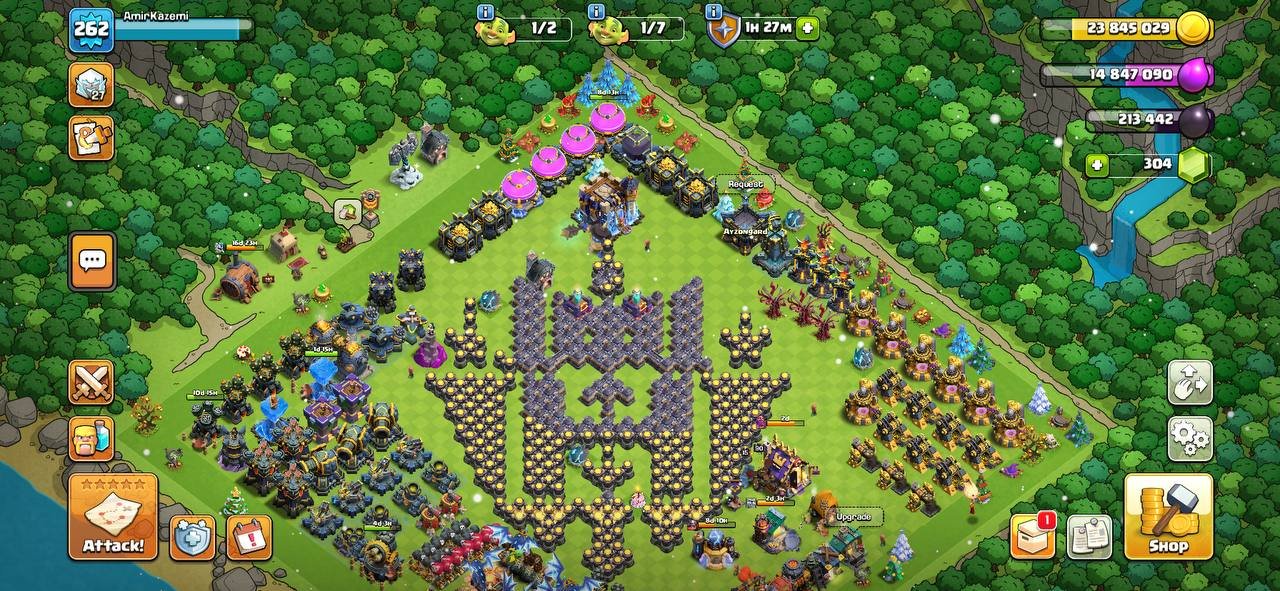Show info for the 1/2 builder counter
This screenshot has width=1280, height=591.
point(486,12)
